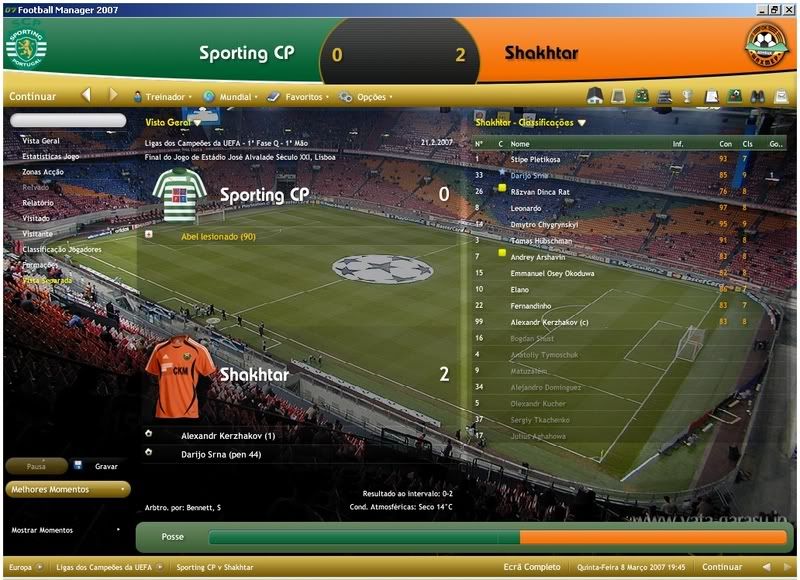Viewport: 800px width, 580px height.
Task: Select Estatísticas Jogo in the side menu
Action: click(x=51, y=156)
